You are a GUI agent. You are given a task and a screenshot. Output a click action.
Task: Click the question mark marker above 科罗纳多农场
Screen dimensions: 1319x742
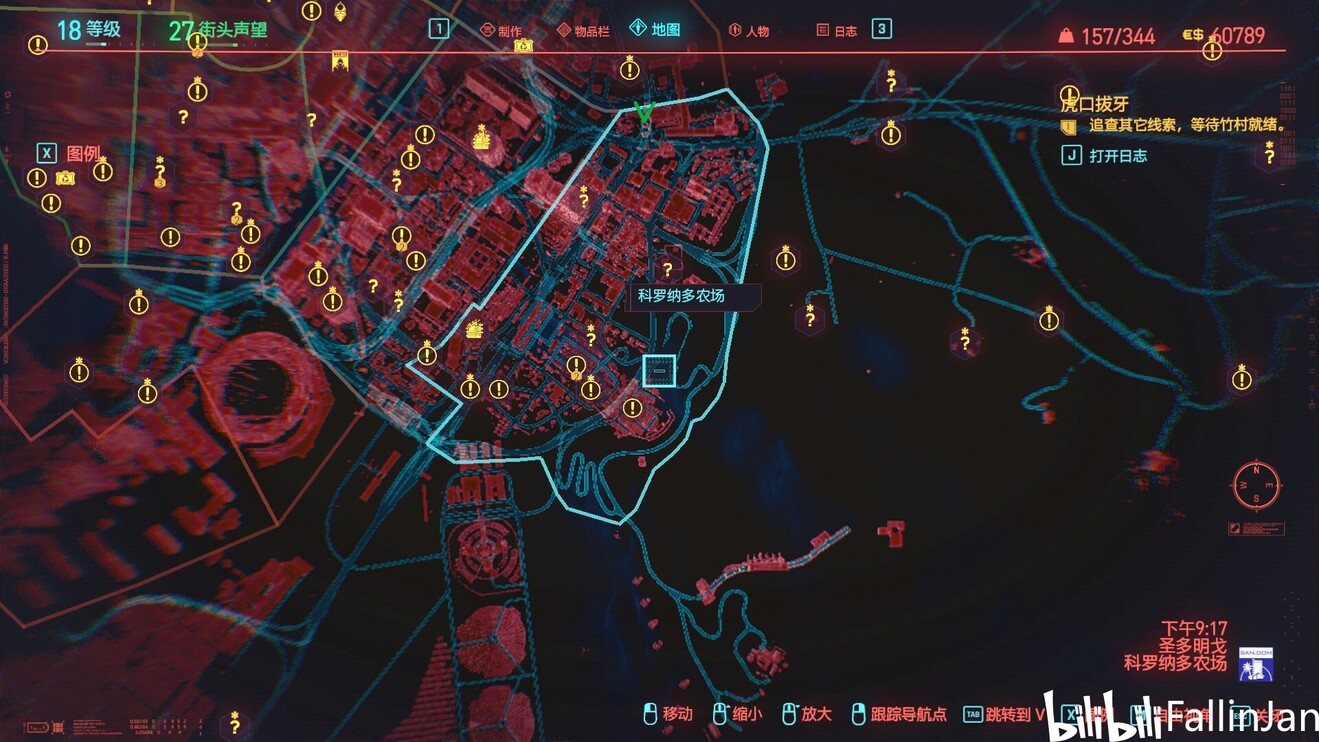point(668,269)
